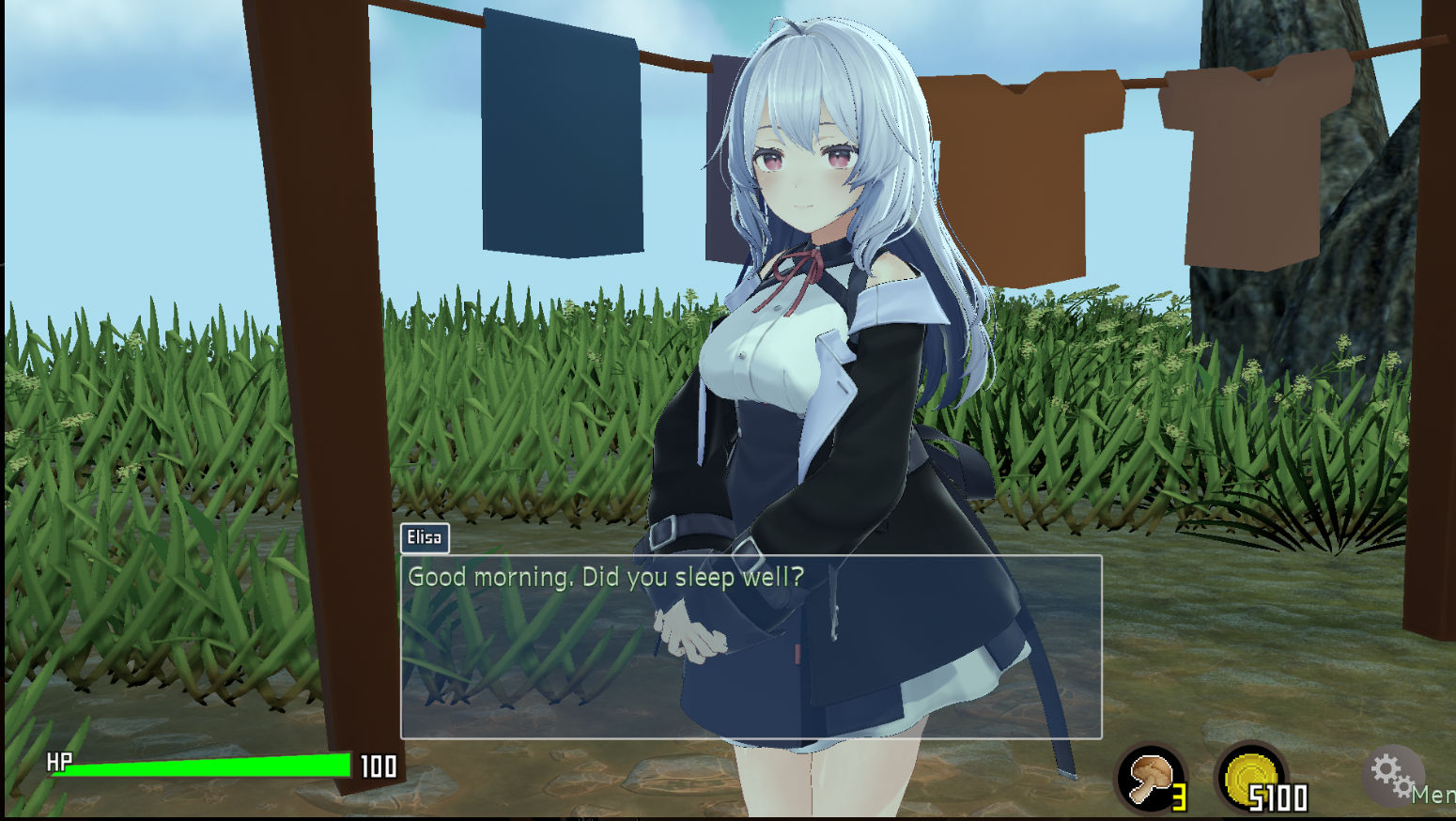This screenshot has height=821, width=1456.
Task: Advance Elisa's dialogue text box
Action: pos(751,646)
